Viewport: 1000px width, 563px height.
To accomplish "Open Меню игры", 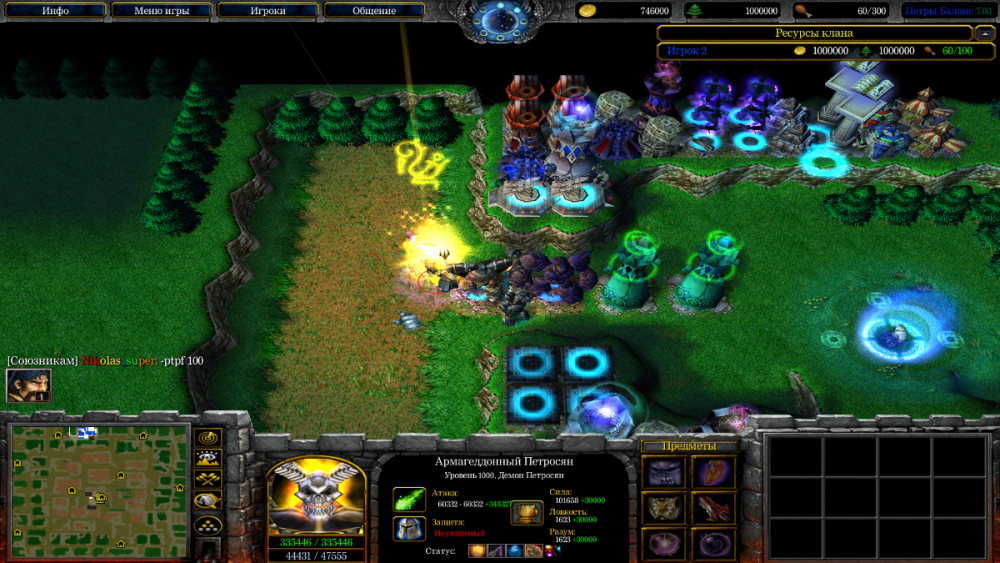I will click(162, 11).
